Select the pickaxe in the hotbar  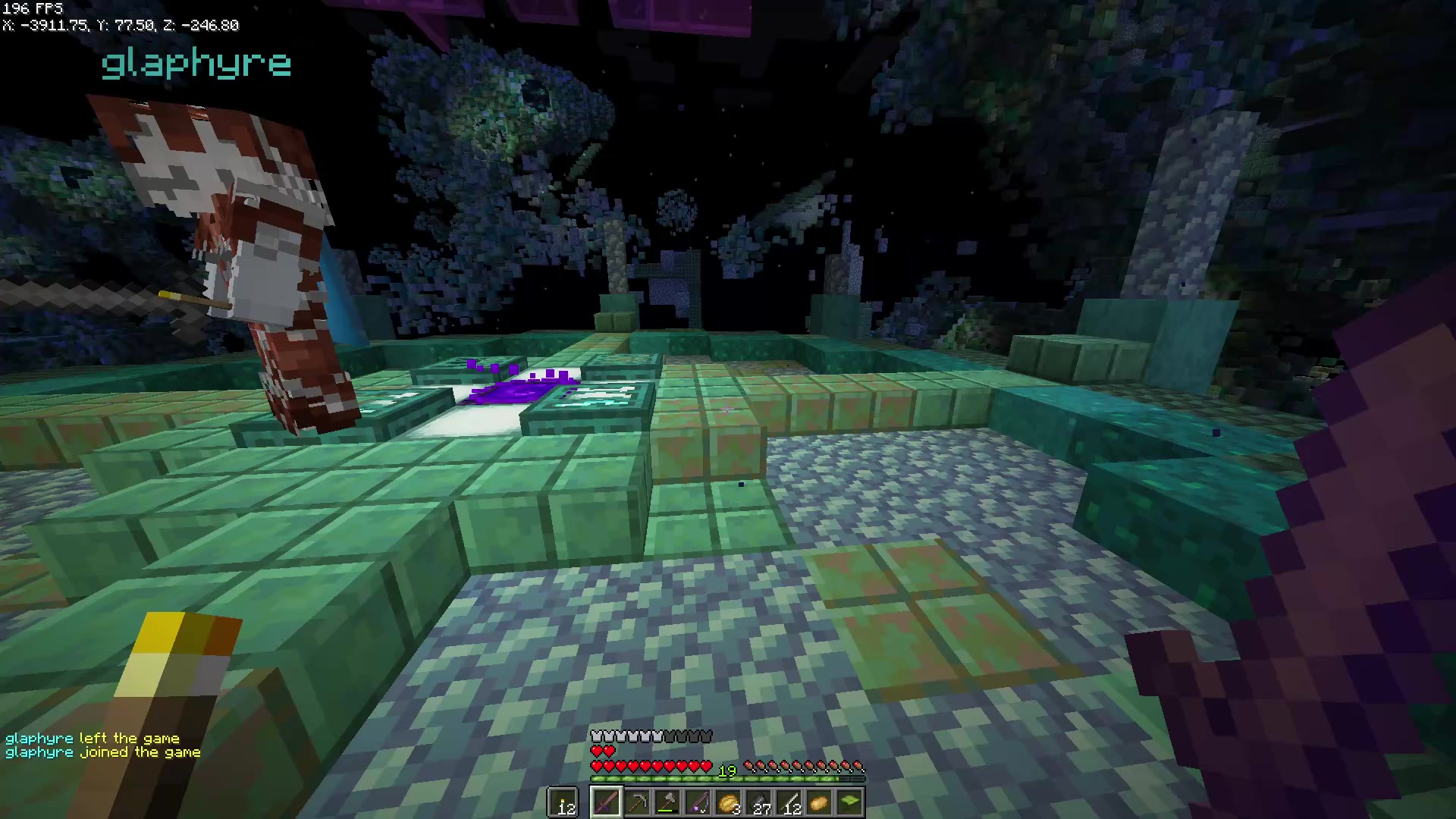pyautogui.click(x=638, y=802)
